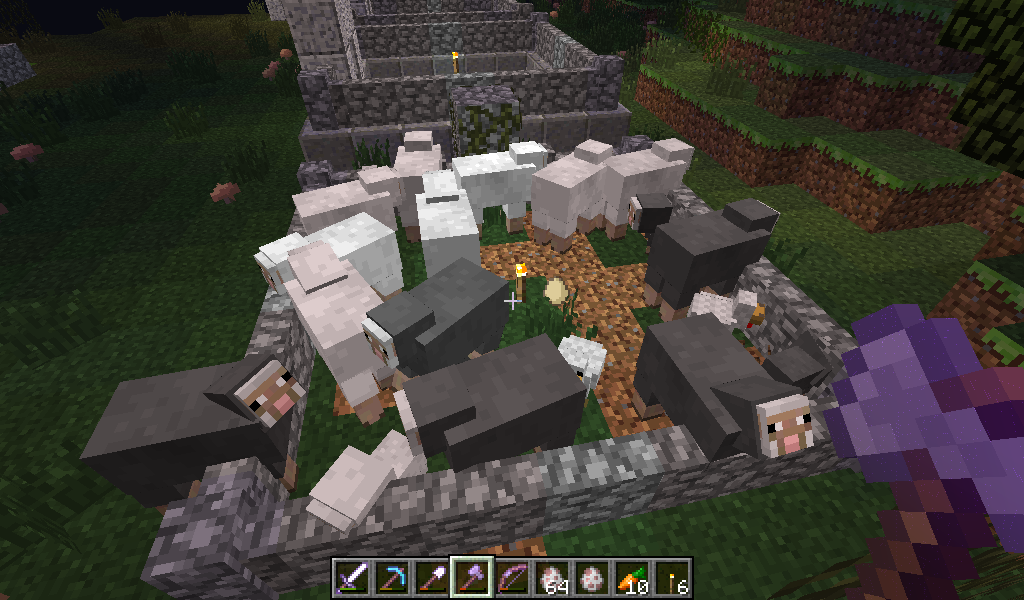The height and width of the screenshot is (600, 1024).
Task: Select the diamond pickaxe slot
Action: pyautogui.click(x=391, y=577)
